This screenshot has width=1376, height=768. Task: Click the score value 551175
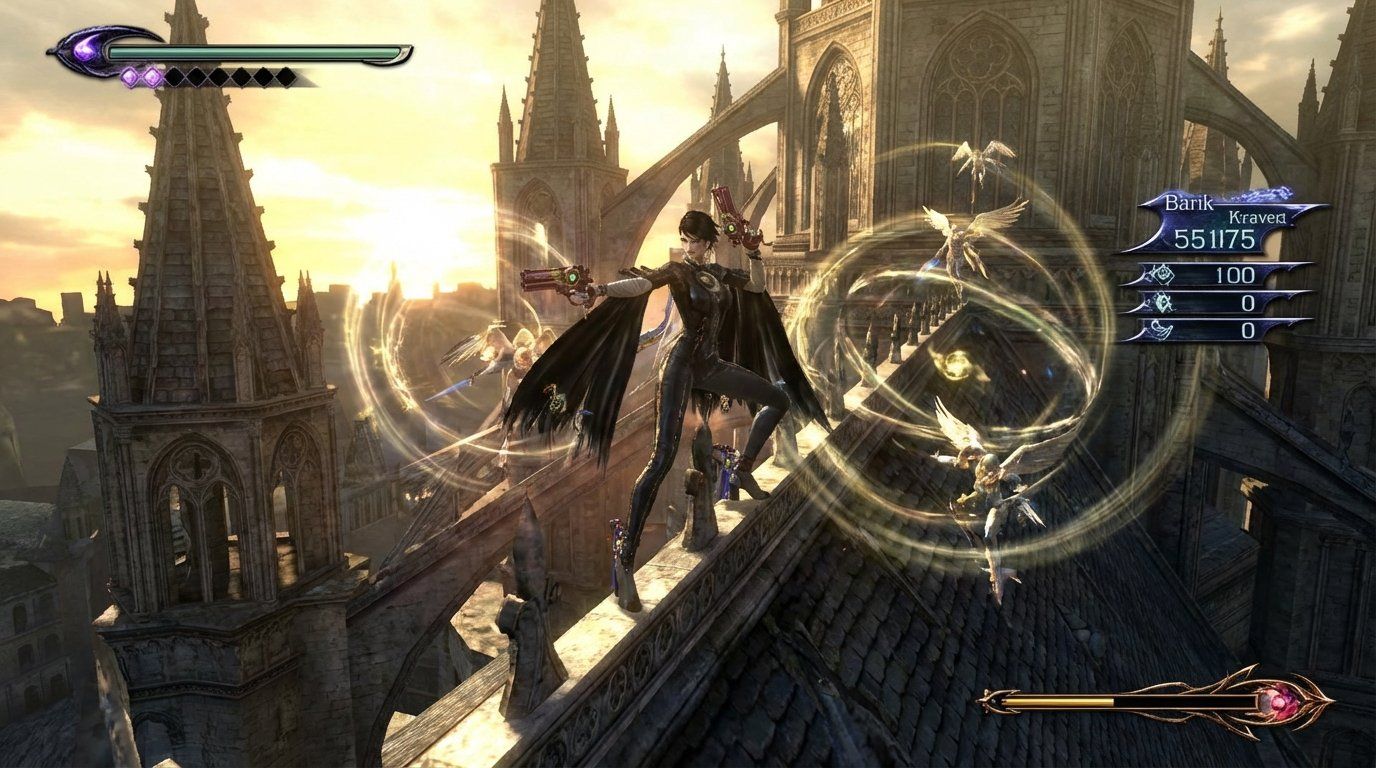tap(1214, 238)
